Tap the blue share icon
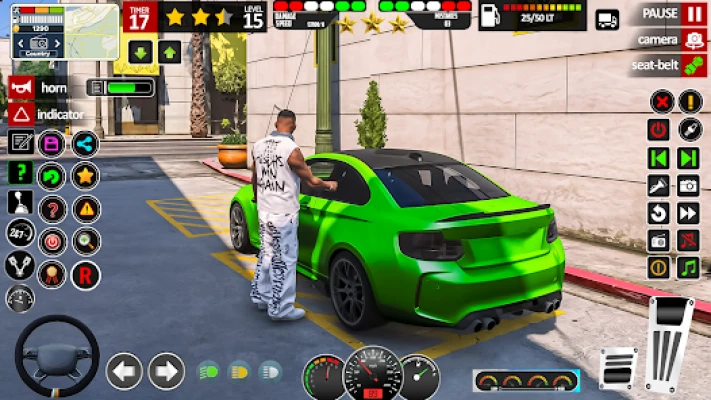Viewport: 711px width, 400px height. coord(85,143)
